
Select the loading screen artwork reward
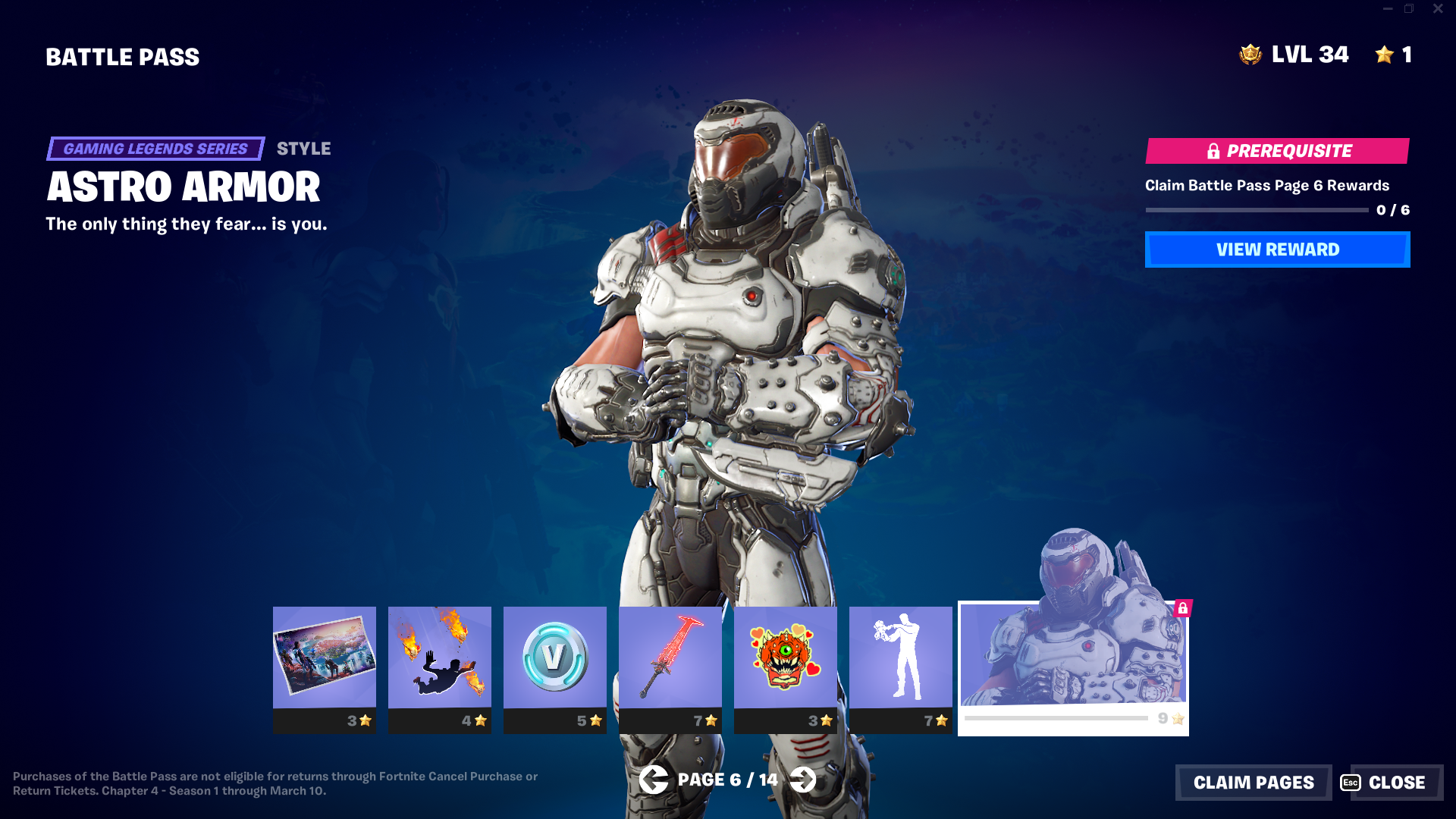(x=325, y=658)
